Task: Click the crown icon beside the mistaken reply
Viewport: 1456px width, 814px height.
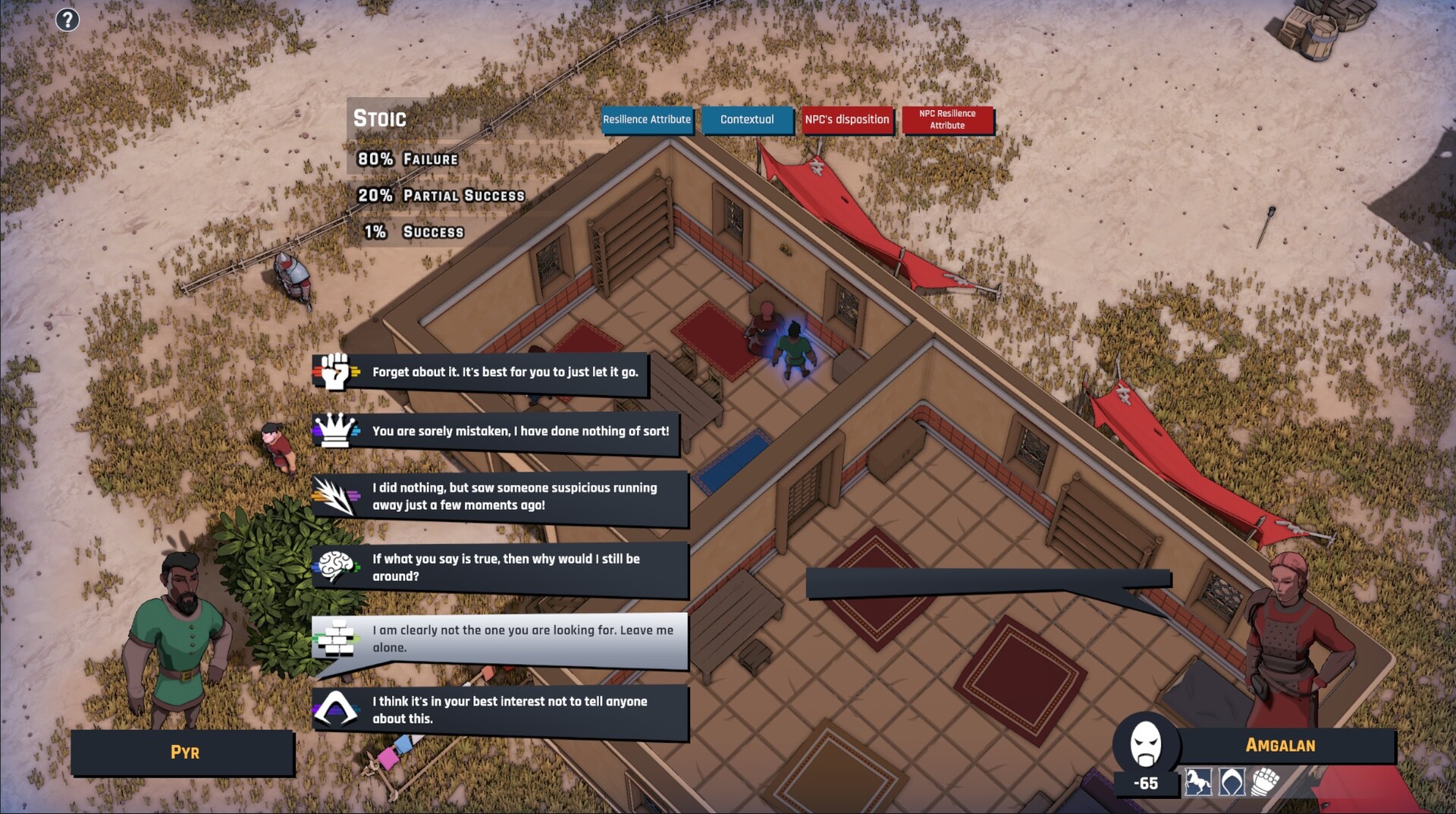Action: pos(334,431)
